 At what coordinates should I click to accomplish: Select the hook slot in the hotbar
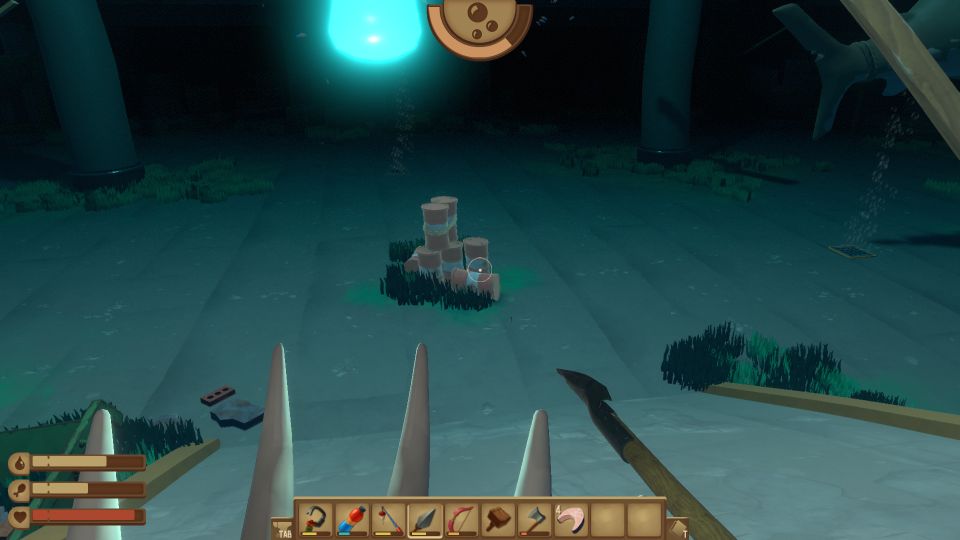tap(315, 518)
